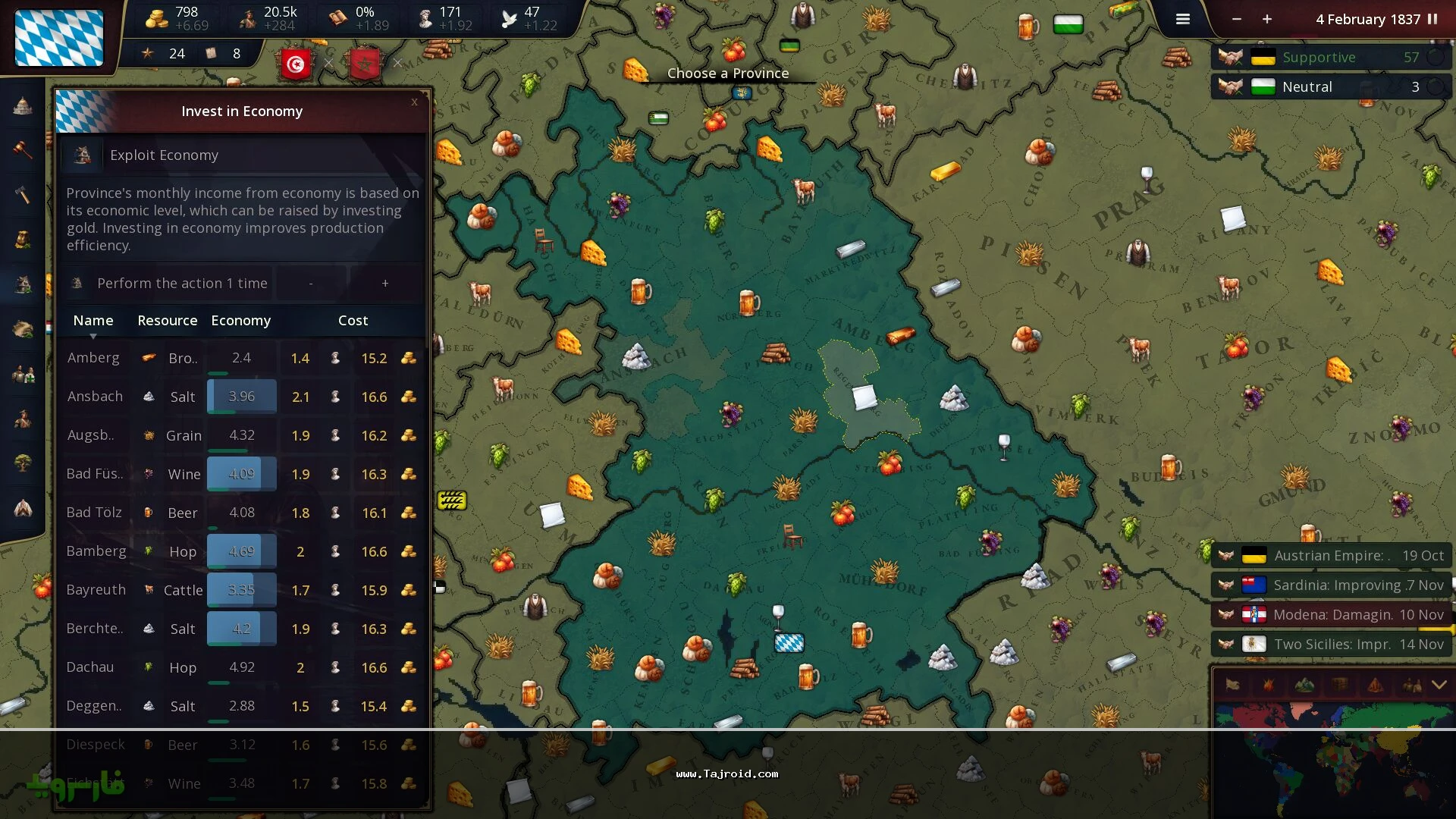Viewport: 1456px width, 819px height.
Task: Open the Bavarian flag country overview
Action: (x=59, y=38)
